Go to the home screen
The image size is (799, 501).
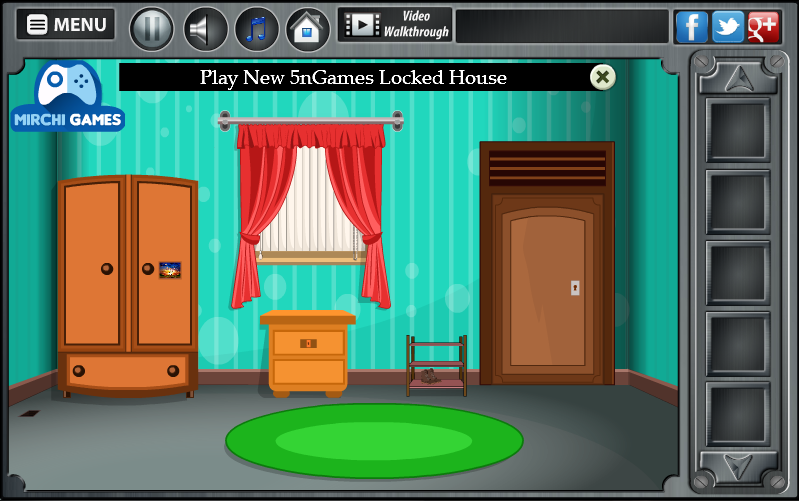pos(308,28)
